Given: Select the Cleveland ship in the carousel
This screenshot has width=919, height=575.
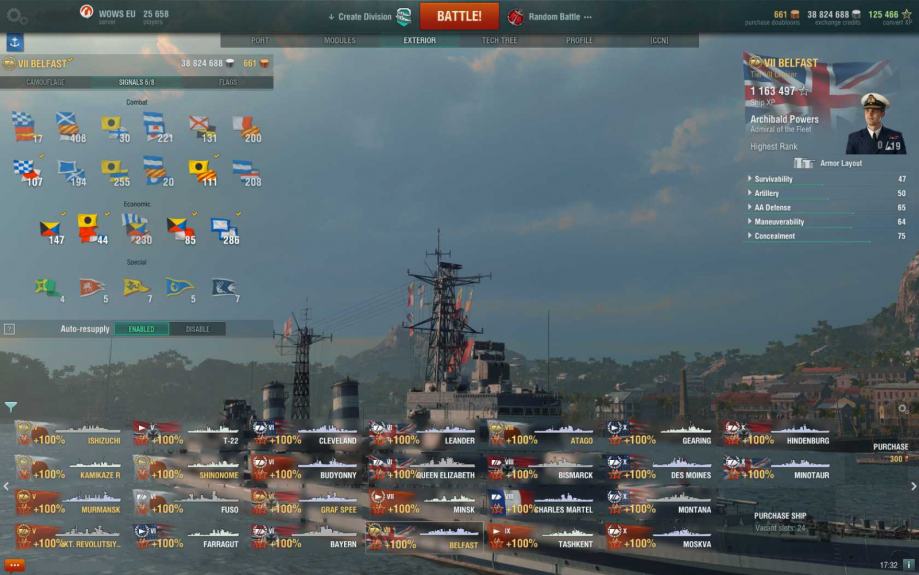Looking at the screenshot, I should pos(306,434).
